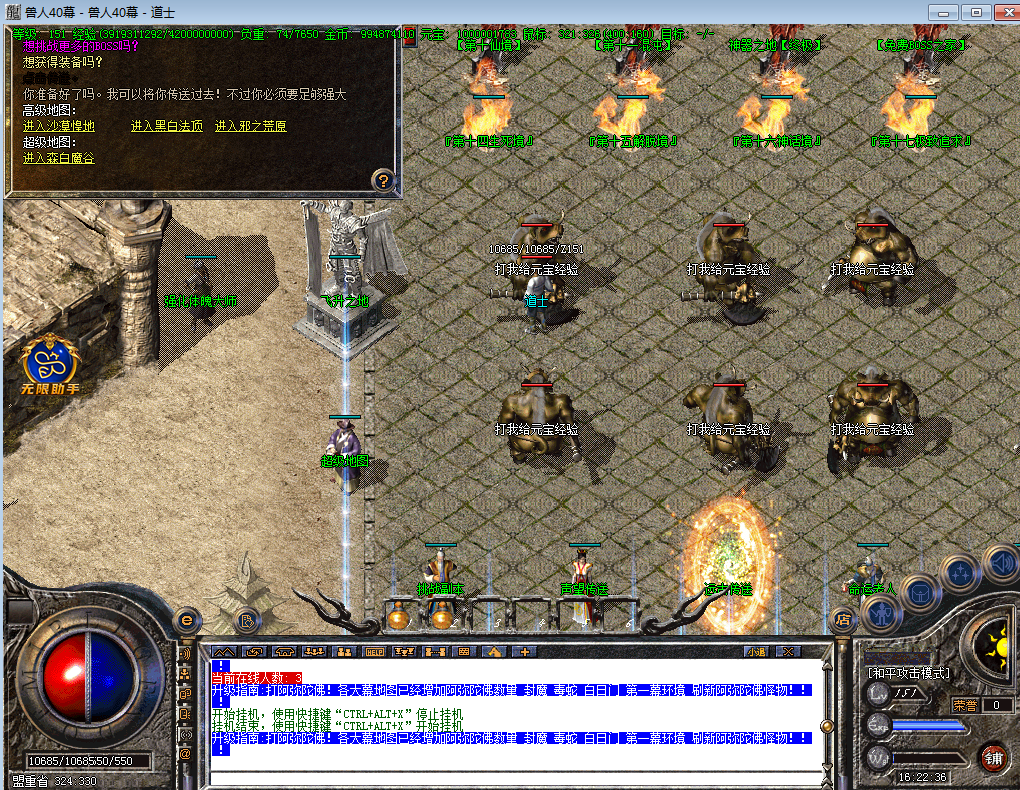Toggle sound with the speaker icon
The width and height of the screenshot is (1020, 790).
pos(1000,562)
